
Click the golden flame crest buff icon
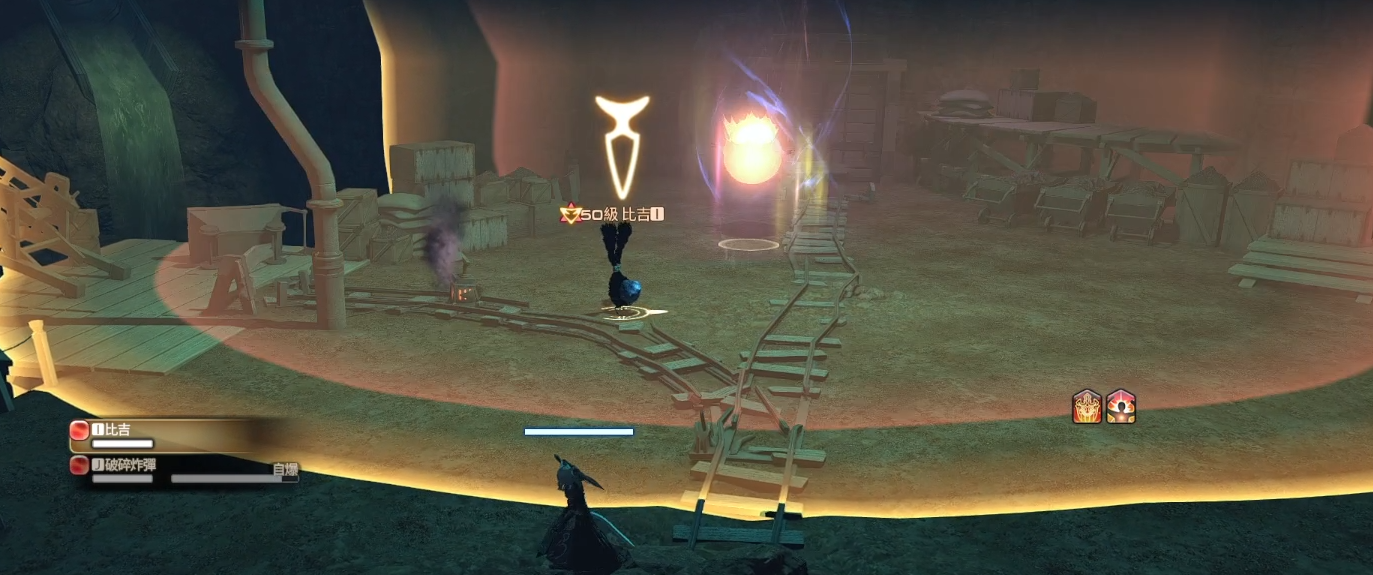click(x=1087, y=407)
